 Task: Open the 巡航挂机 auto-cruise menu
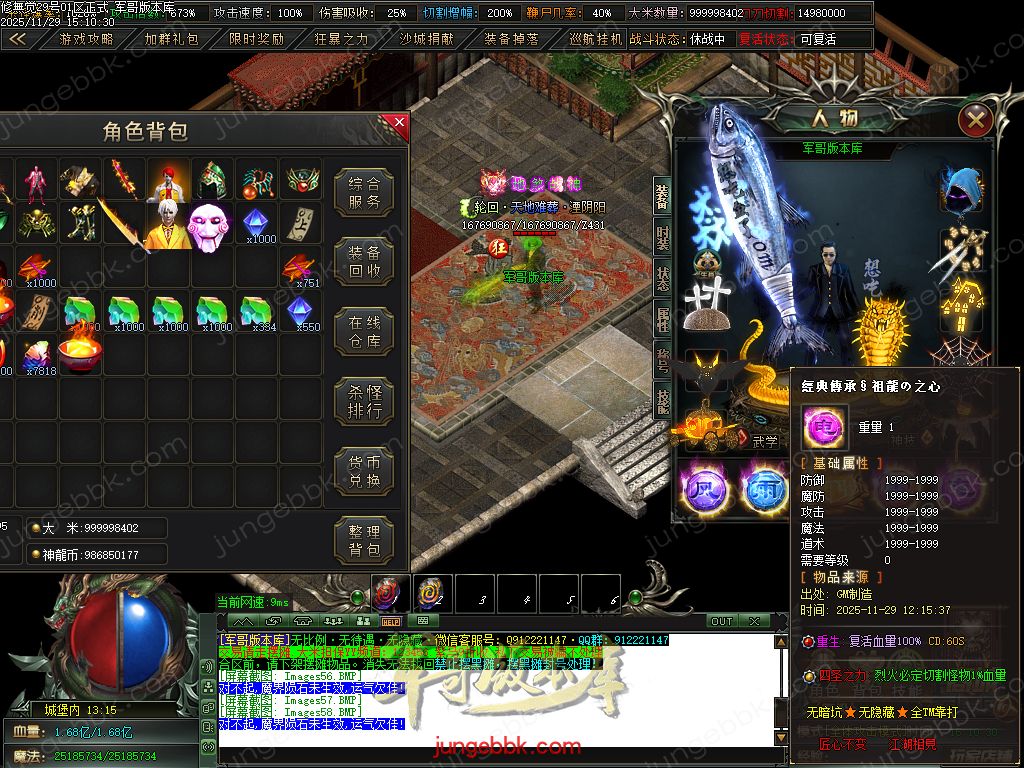pyautogui.click(x=595, y=39)
